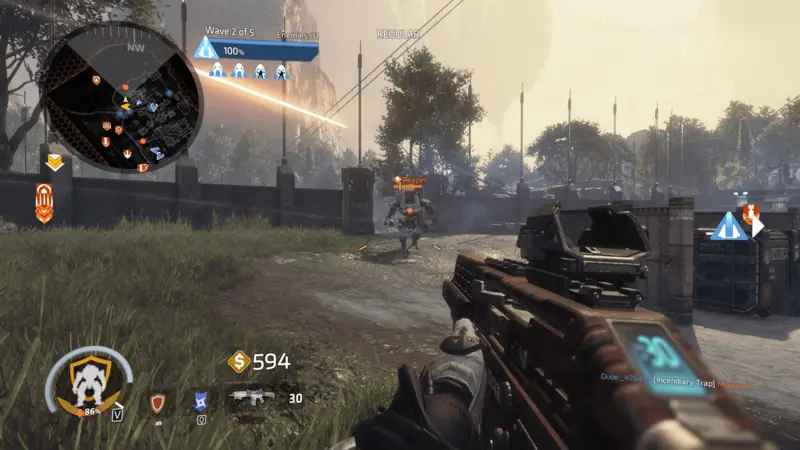800x450 pixels.
Task: Select the orange stacked rank badge icon
Action: [x=45, y=202]
